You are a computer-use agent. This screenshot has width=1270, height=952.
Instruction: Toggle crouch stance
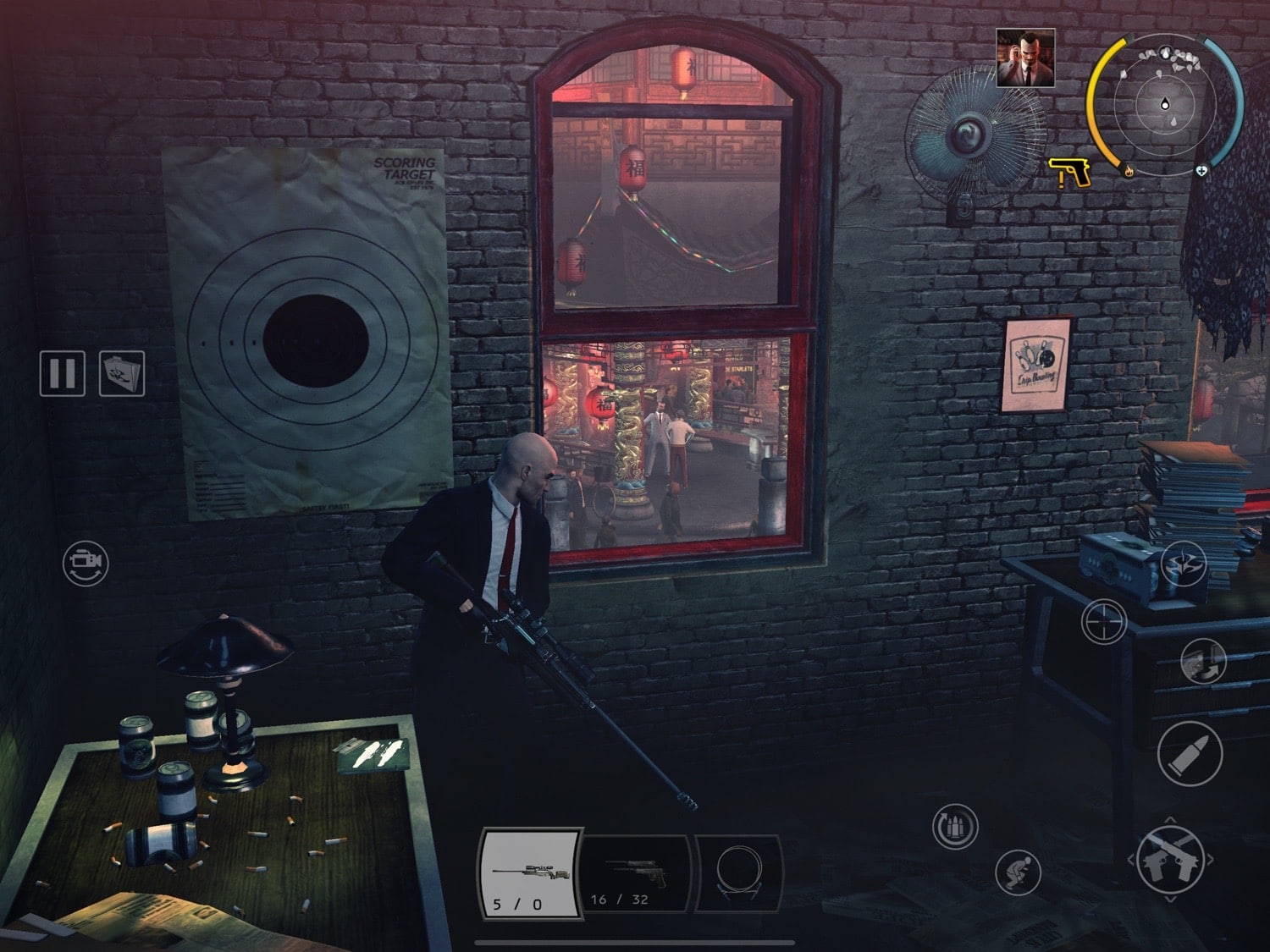click(1018, 871)
